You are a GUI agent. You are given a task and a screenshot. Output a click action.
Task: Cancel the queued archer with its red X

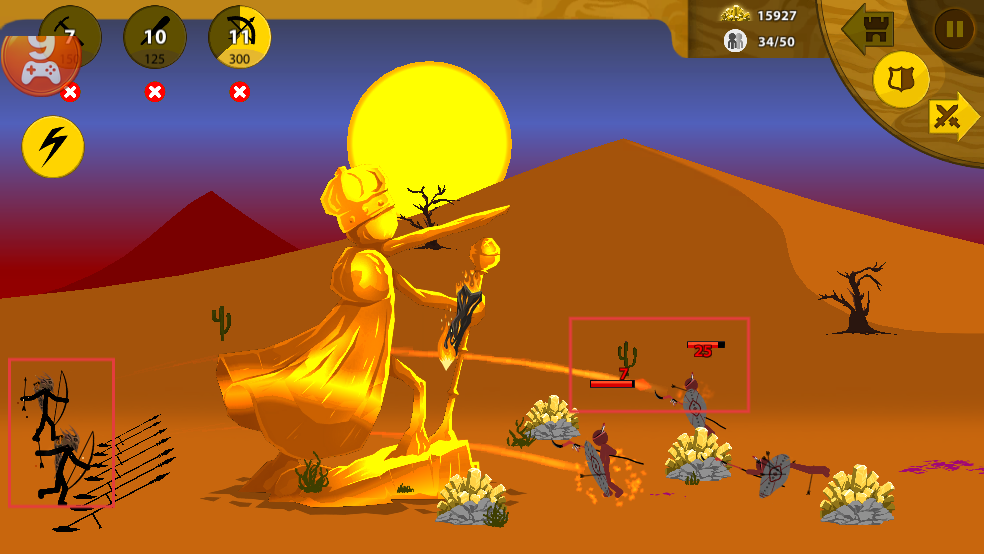pos(240,92)
